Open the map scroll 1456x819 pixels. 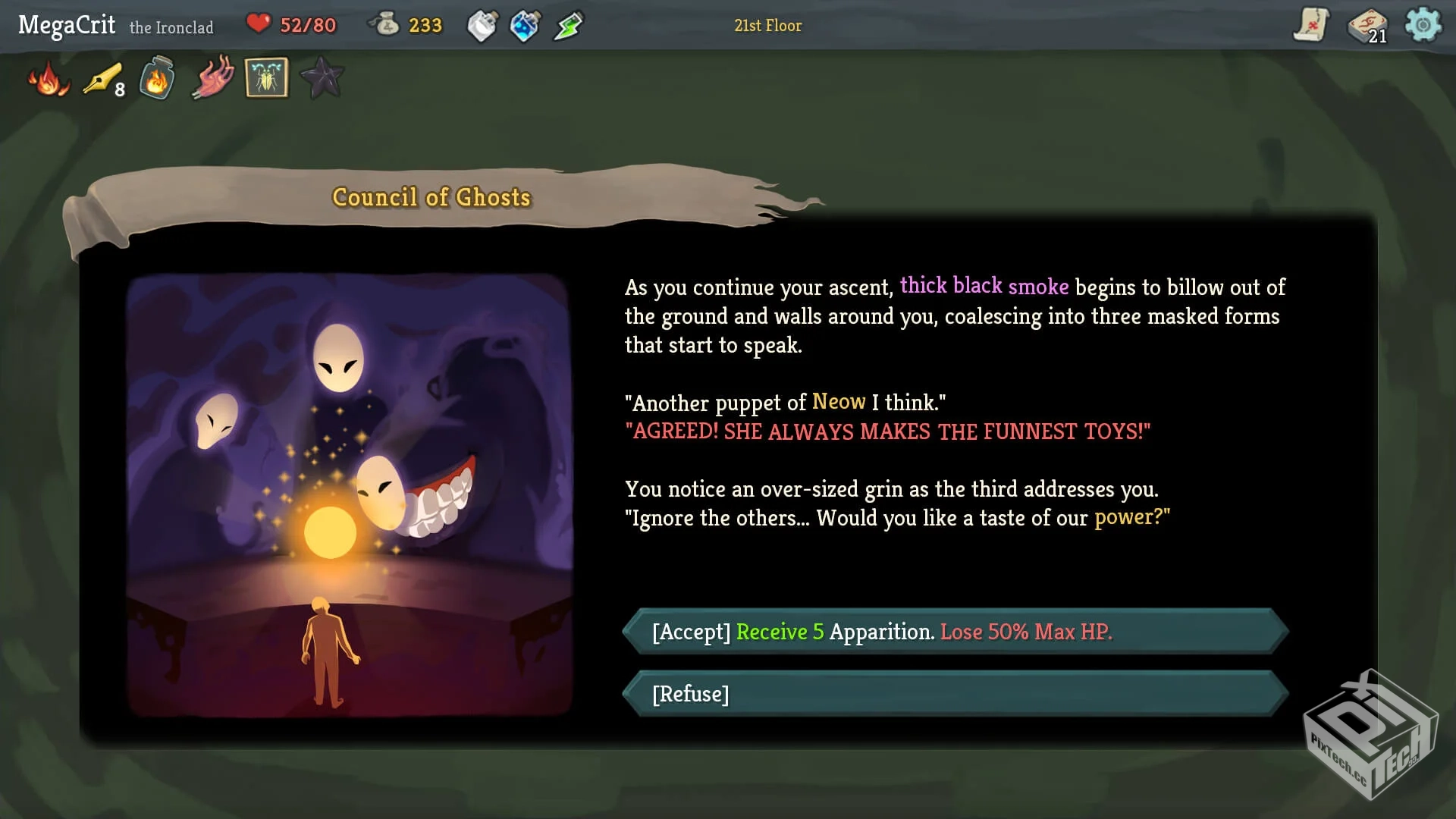pyautogui.click(x=1311, y=25)
